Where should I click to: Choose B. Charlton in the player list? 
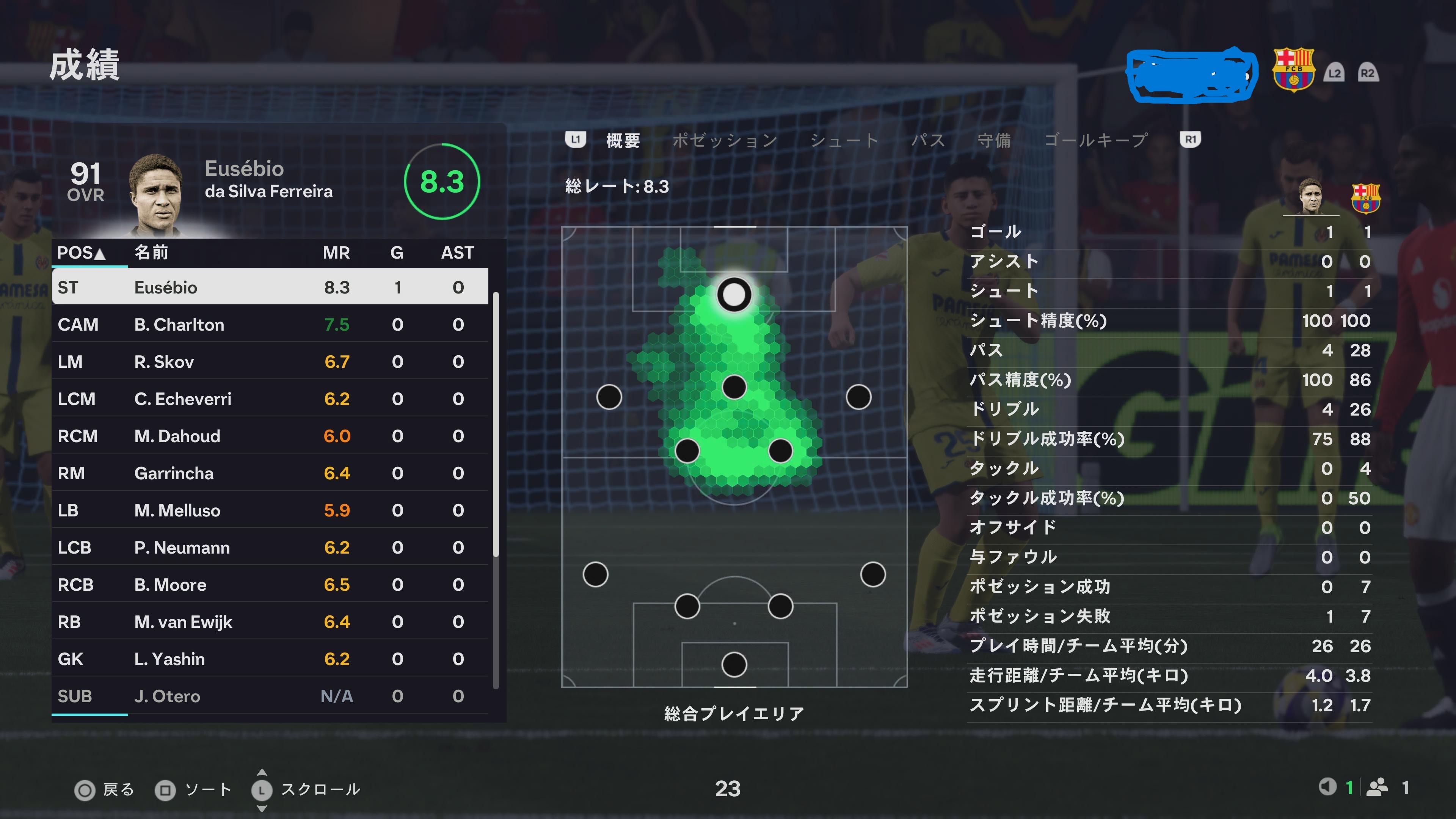pos(270,325)
